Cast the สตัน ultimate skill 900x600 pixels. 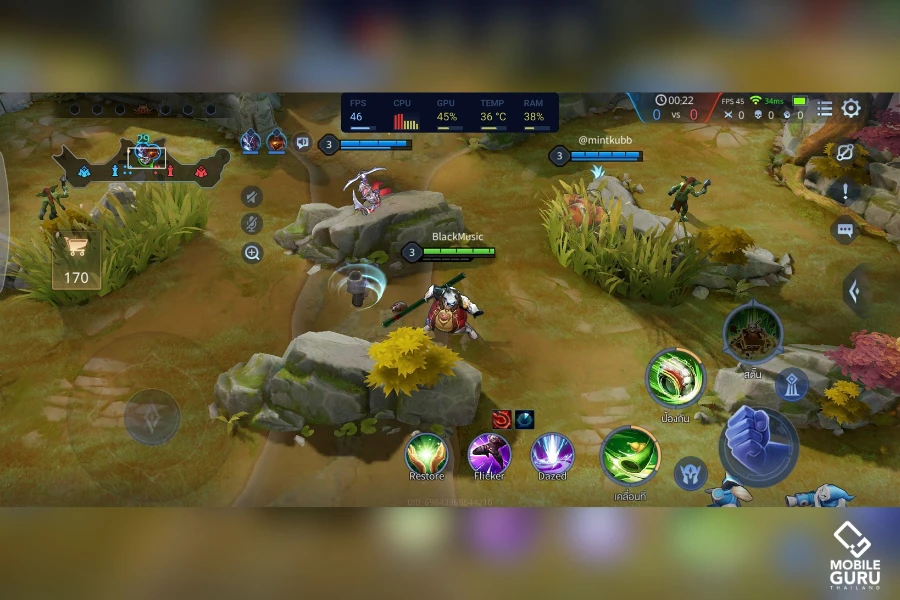(x=752, y=332)
